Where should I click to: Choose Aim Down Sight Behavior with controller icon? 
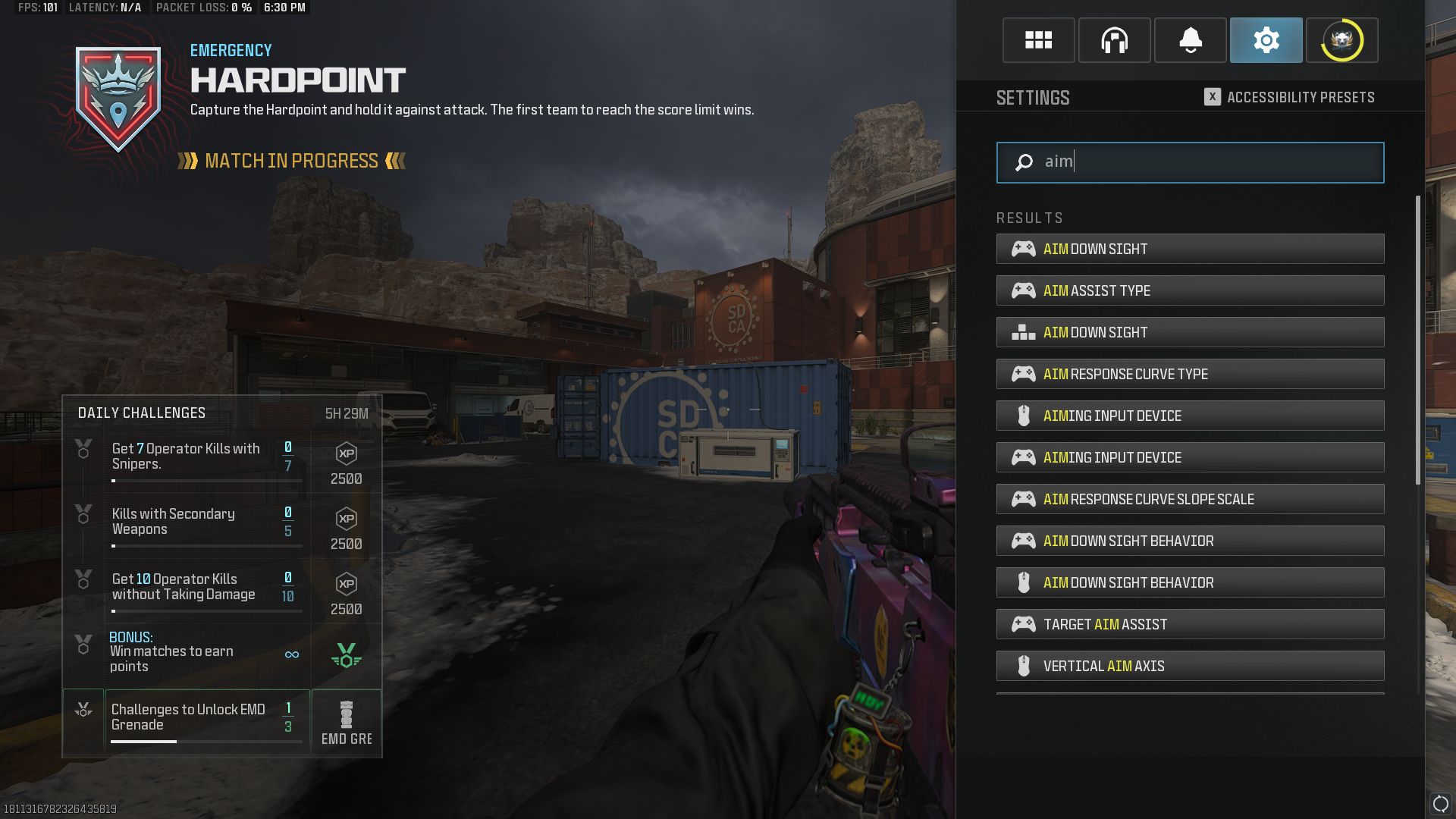click(x=1190, y=541)
